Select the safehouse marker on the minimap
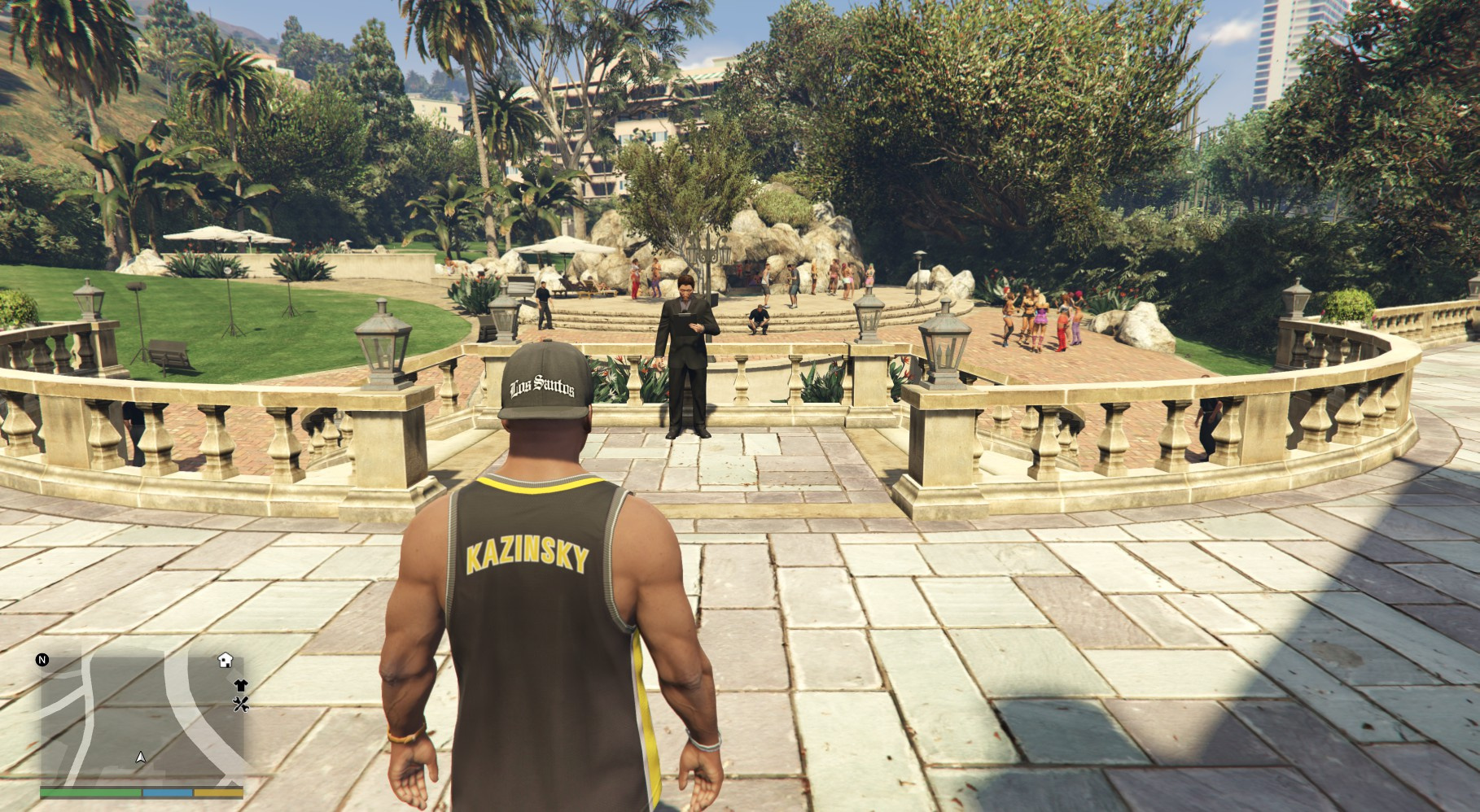Viewport: 1480px width, 812px height. click(x=225, y=660)
